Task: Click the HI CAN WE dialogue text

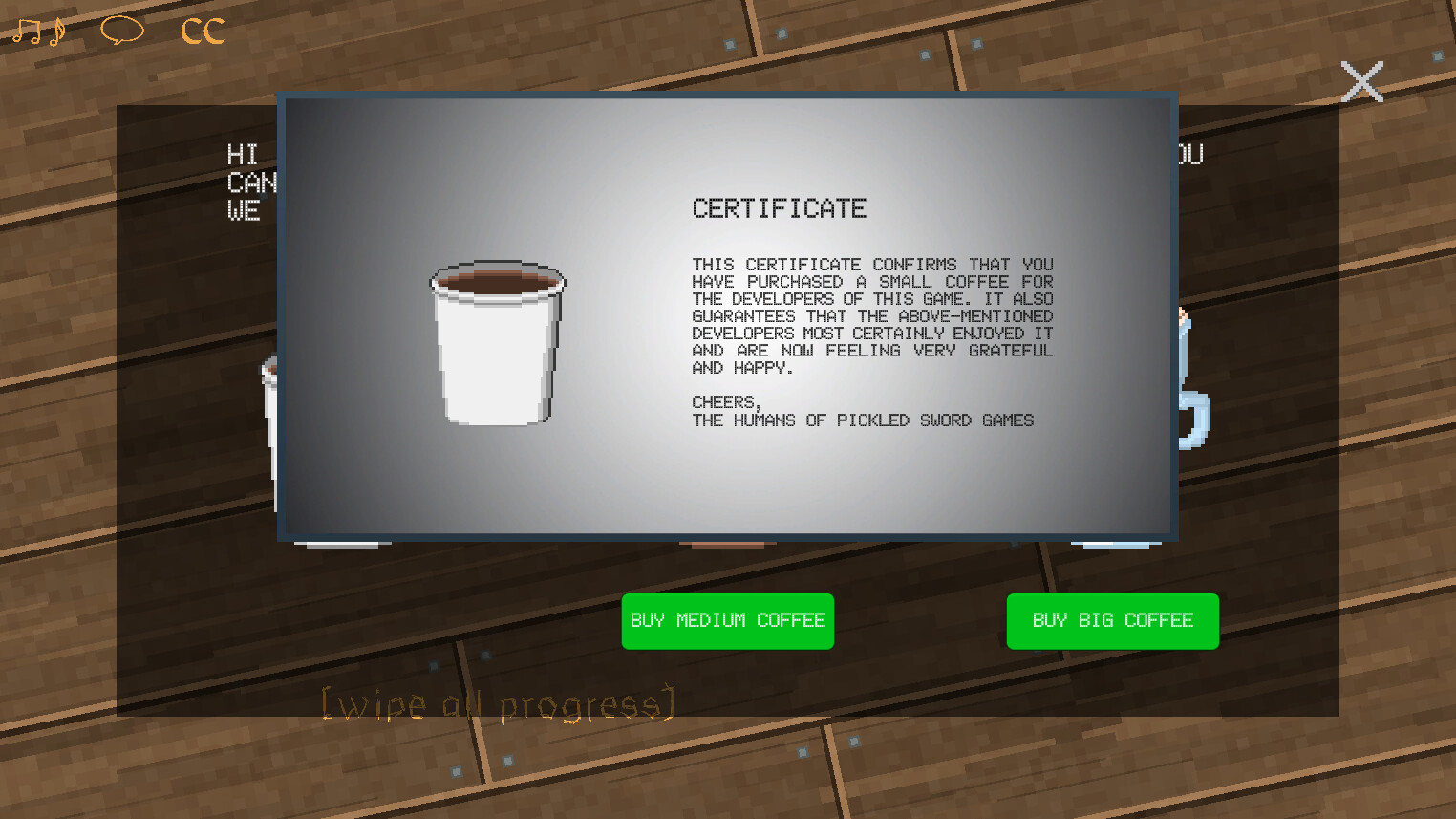Action: click(x=250, y=183)
